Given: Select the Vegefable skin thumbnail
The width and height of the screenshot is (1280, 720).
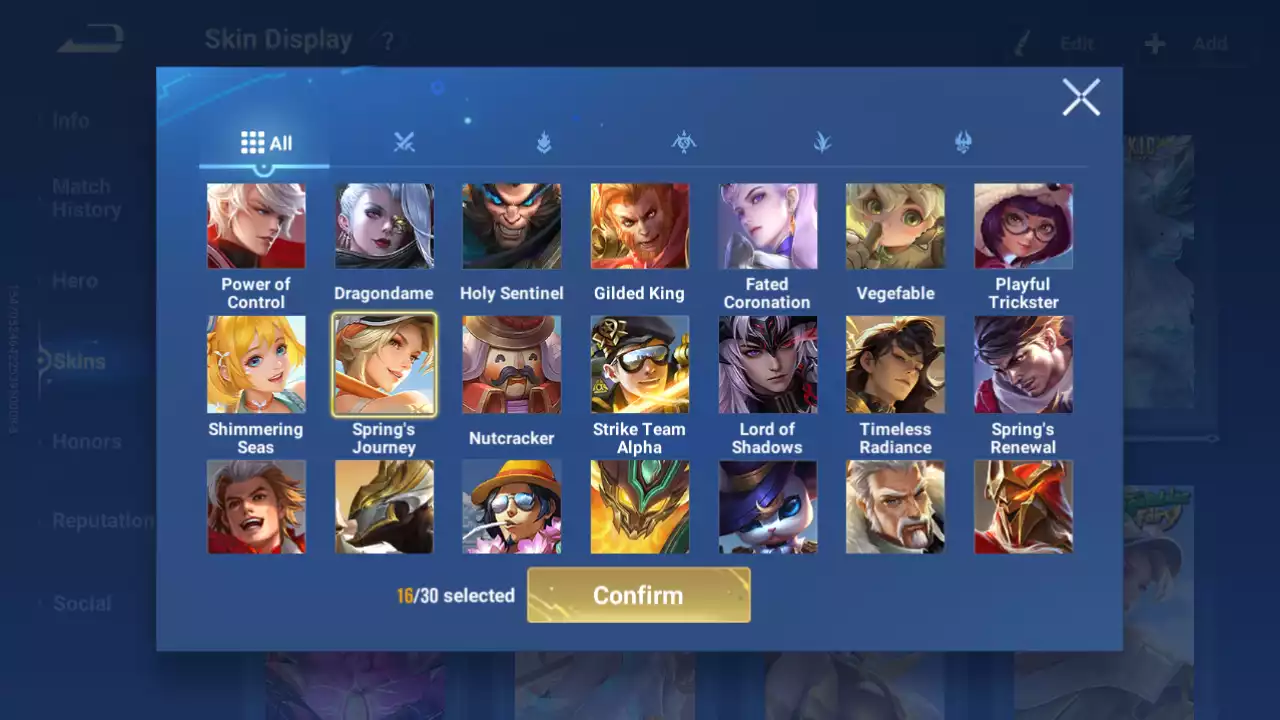Looking at the screenshot, I should (x=896, y=226).
